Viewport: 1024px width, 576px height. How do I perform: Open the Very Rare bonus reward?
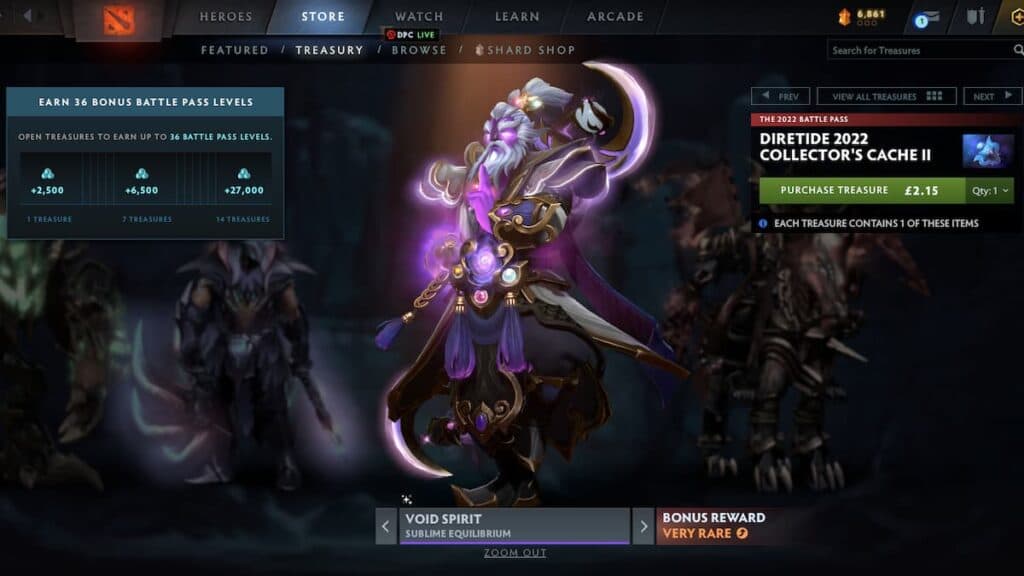(712, 526)
